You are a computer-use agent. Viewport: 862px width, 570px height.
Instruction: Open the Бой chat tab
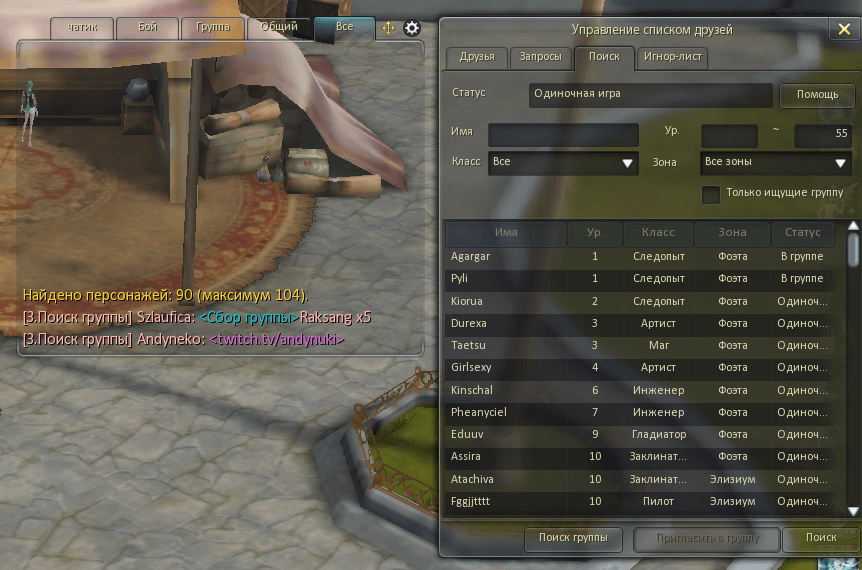click(x=149, y=28)
